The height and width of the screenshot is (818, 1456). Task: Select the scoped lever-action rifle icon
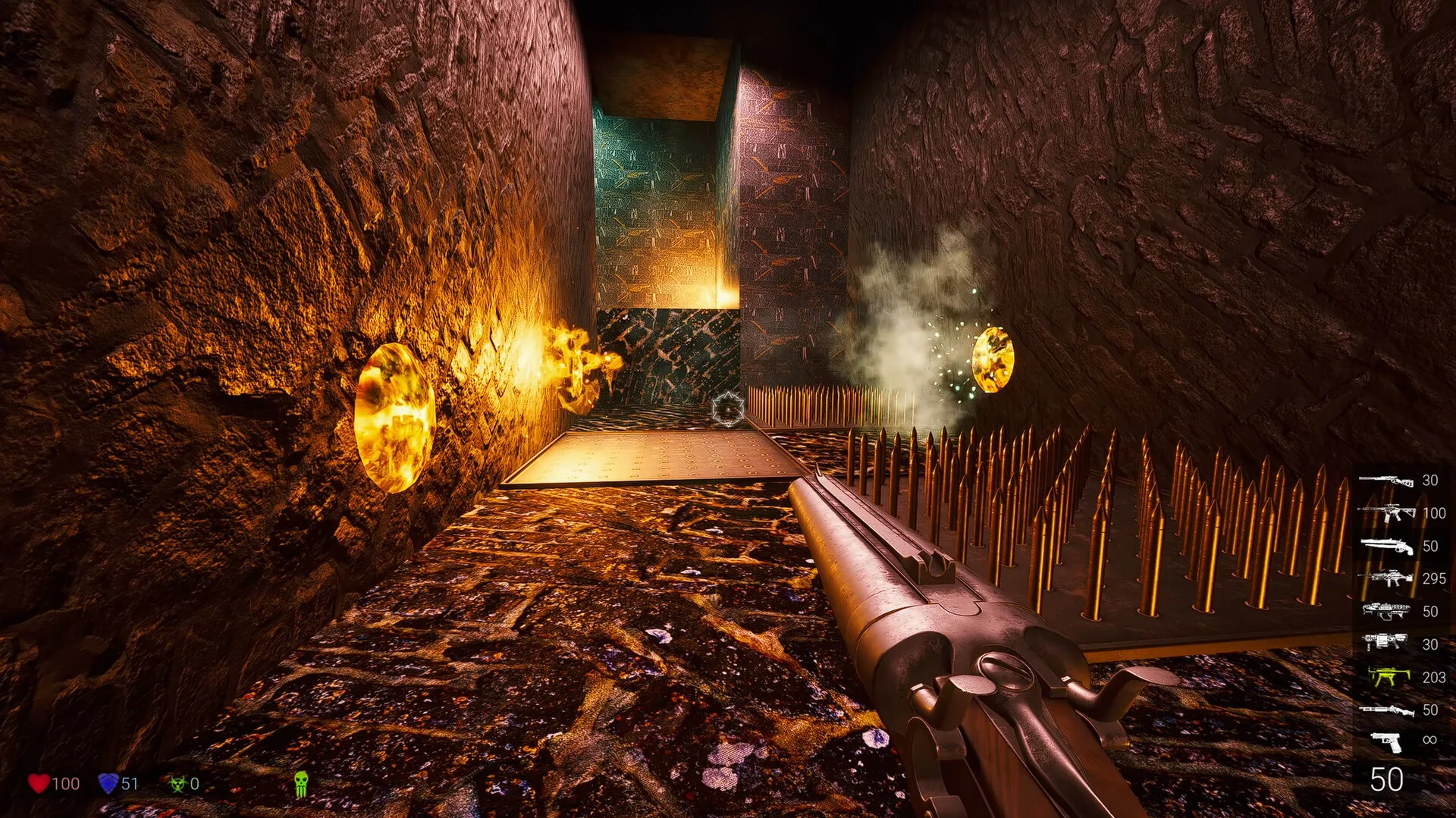click(x=1385, y=480)
